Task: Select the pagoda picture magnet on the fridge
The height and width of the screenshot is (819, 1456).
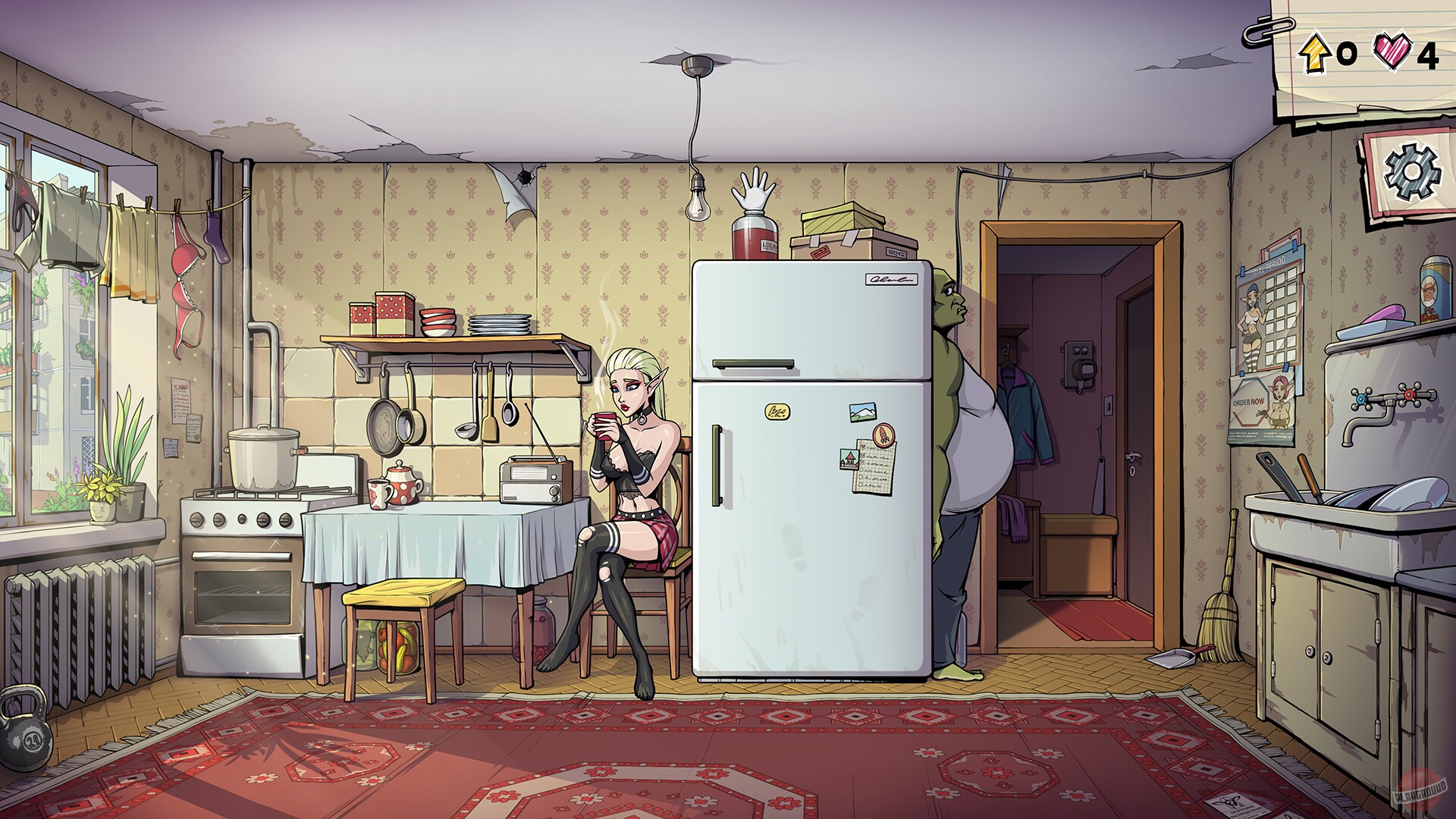Action: click(x=849, y=459)
